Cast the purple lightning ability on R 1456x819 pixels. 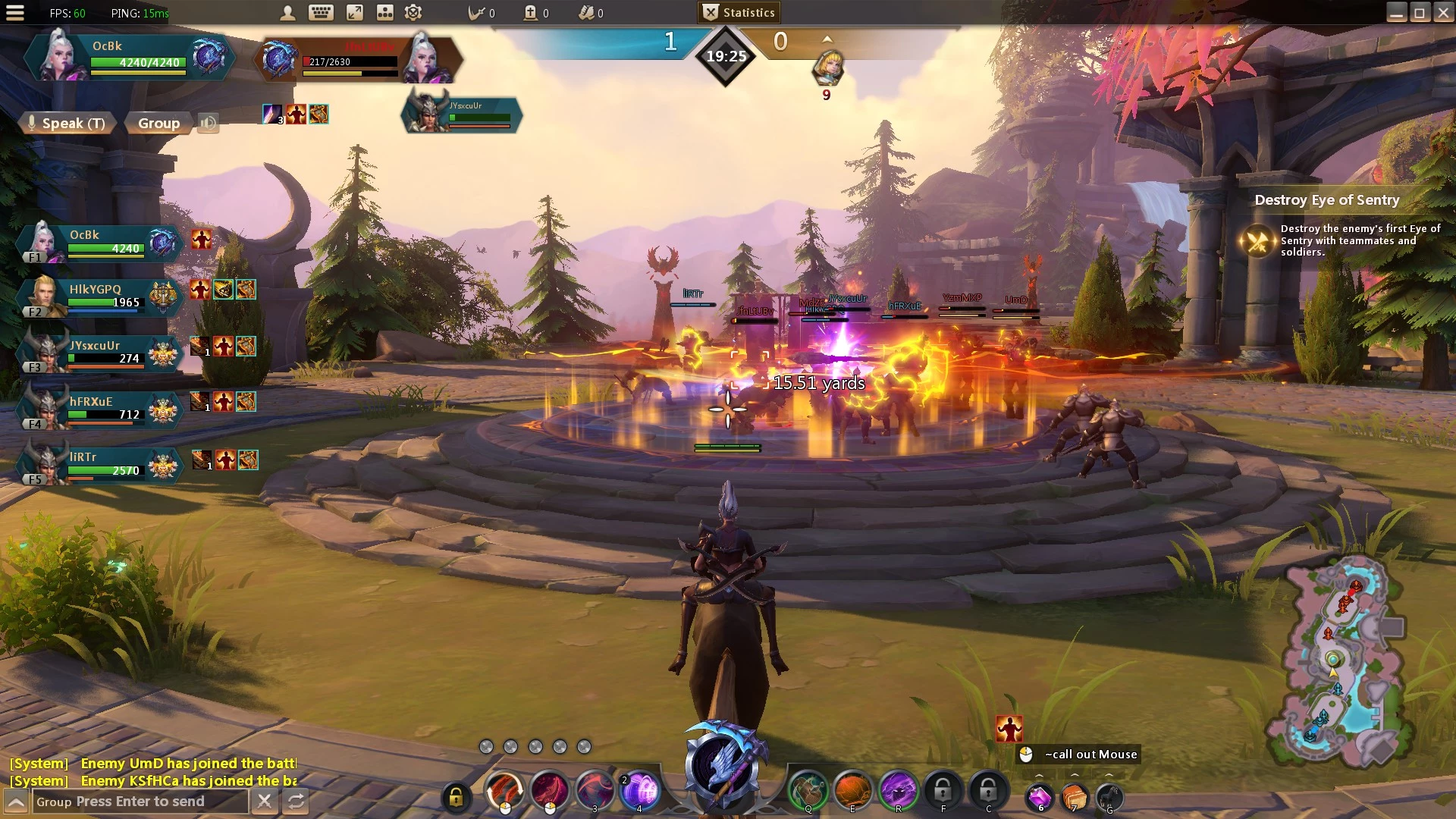click(898, 791)
